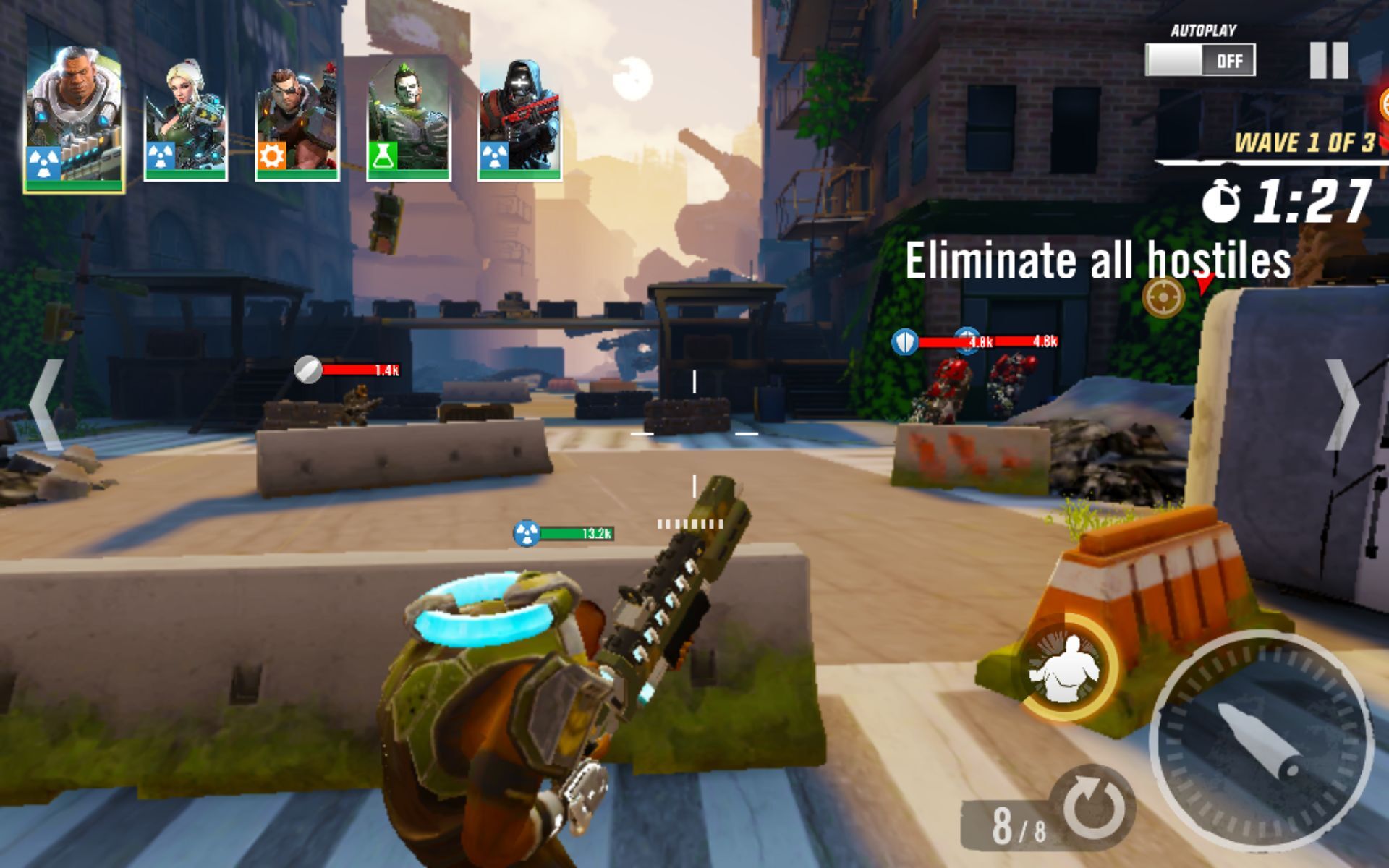Viewport: 1389px width, 868px height.
Task: Toggle the Autoplay switch on
Action: 1199,60
